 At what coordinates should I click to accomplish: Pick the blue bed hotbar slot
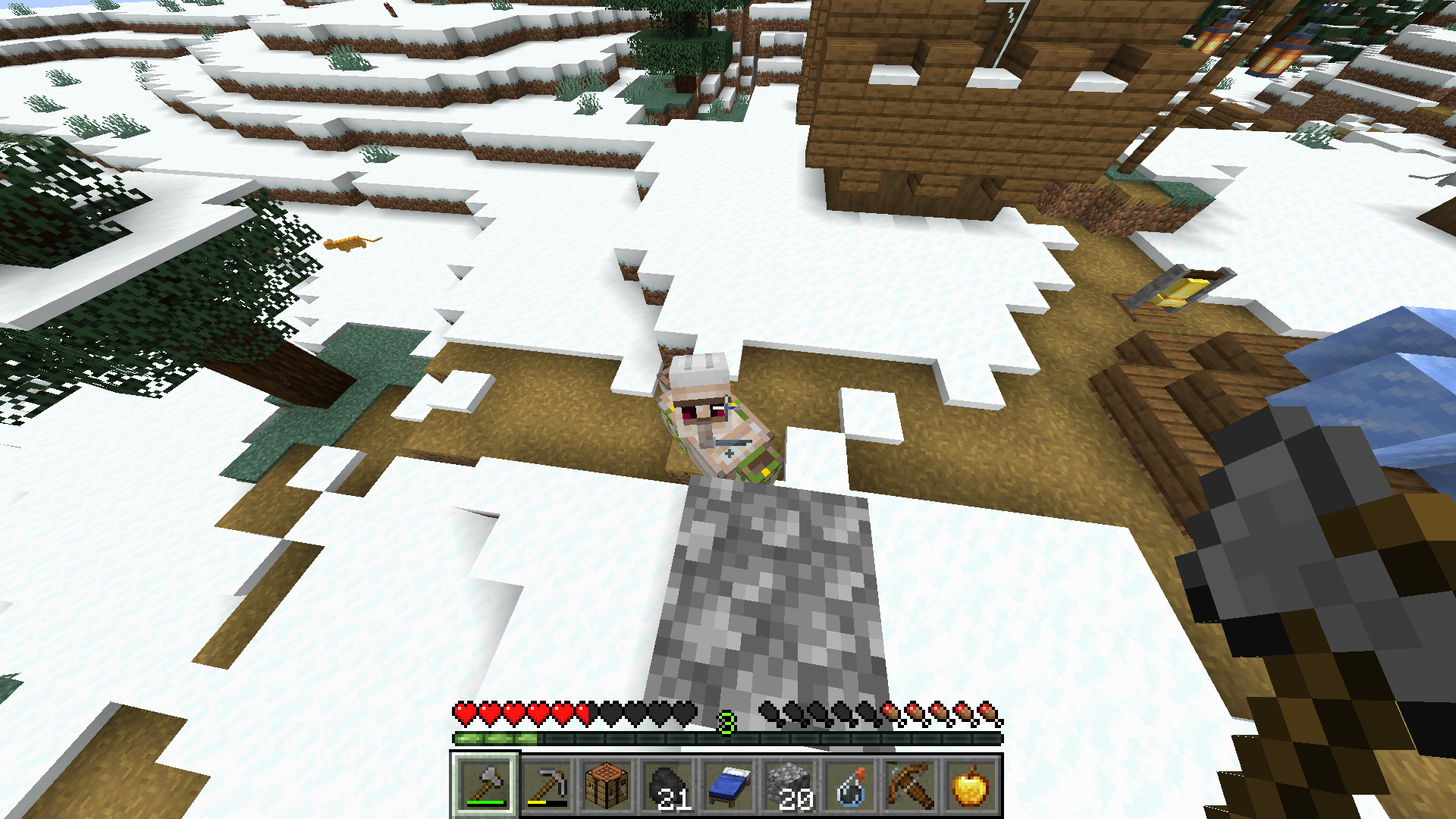click(728, 785)
